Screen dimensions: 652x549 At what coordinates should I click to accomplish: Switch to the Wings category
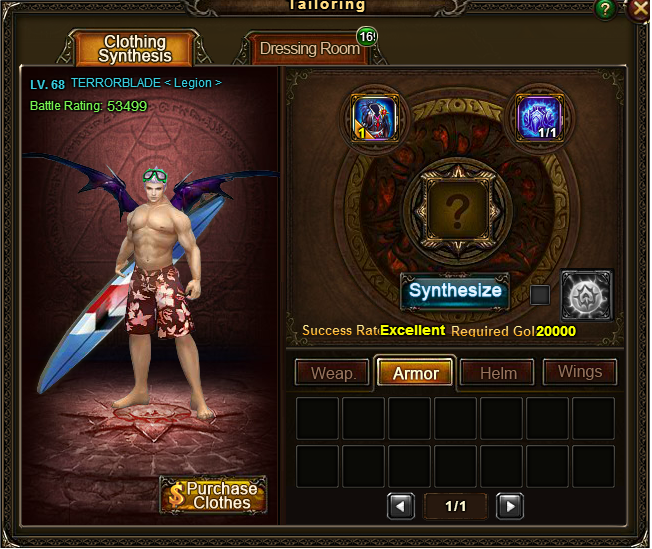(580, 372)
